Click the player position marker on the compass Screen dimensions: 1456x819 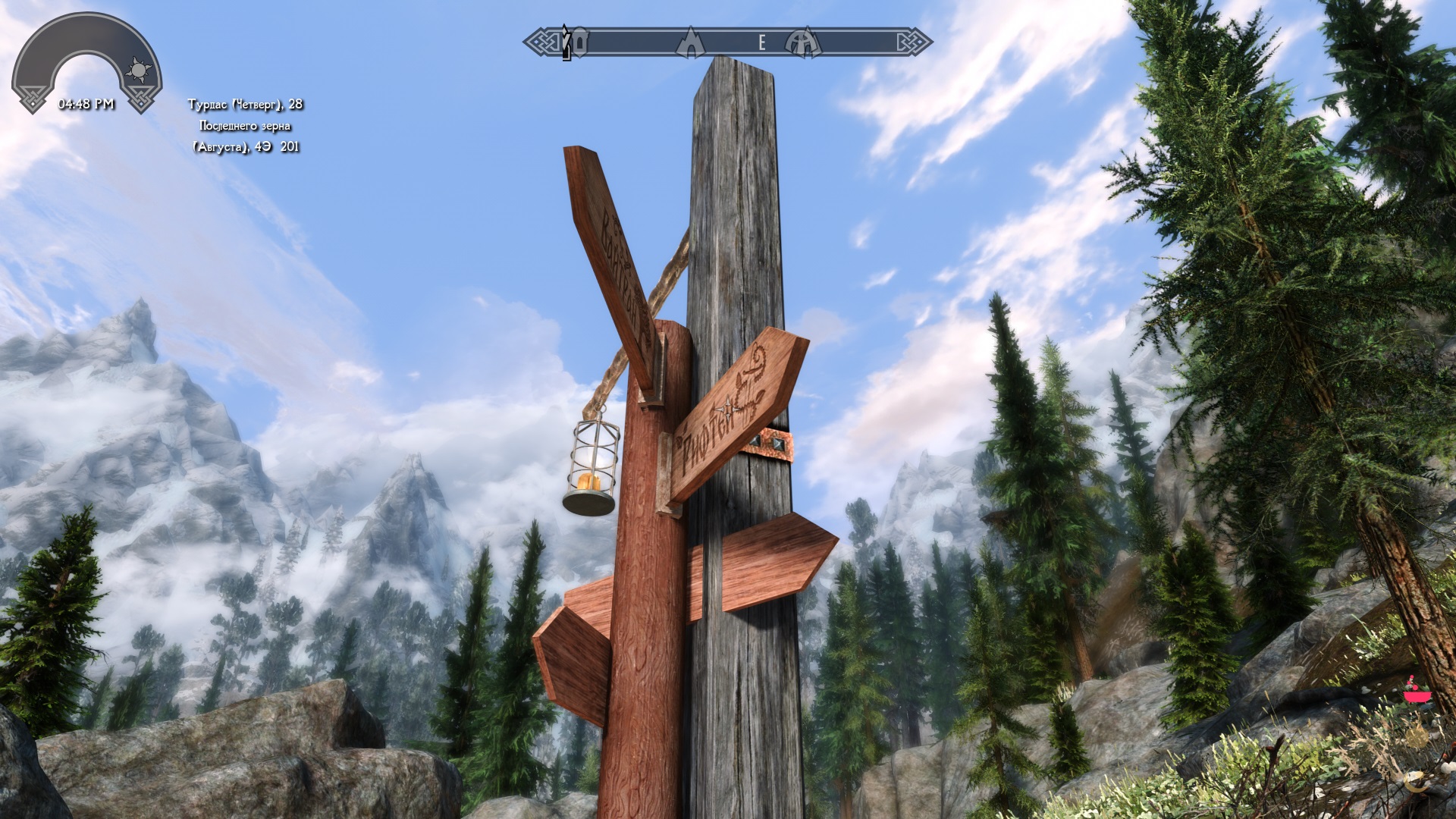(565, 42)
